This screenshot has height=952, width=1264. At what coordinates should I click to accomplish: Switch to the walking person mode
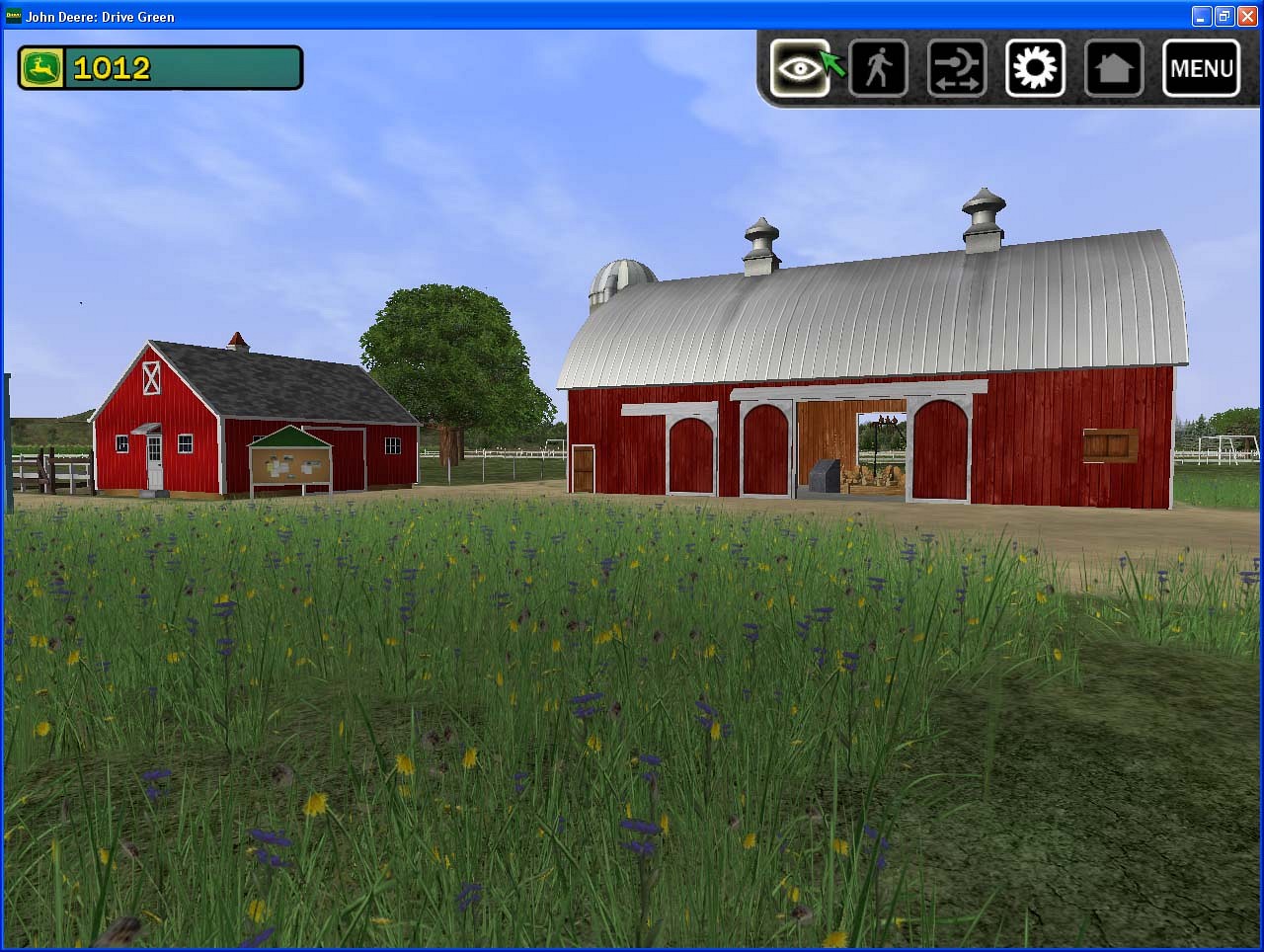(x=878, y=68)
